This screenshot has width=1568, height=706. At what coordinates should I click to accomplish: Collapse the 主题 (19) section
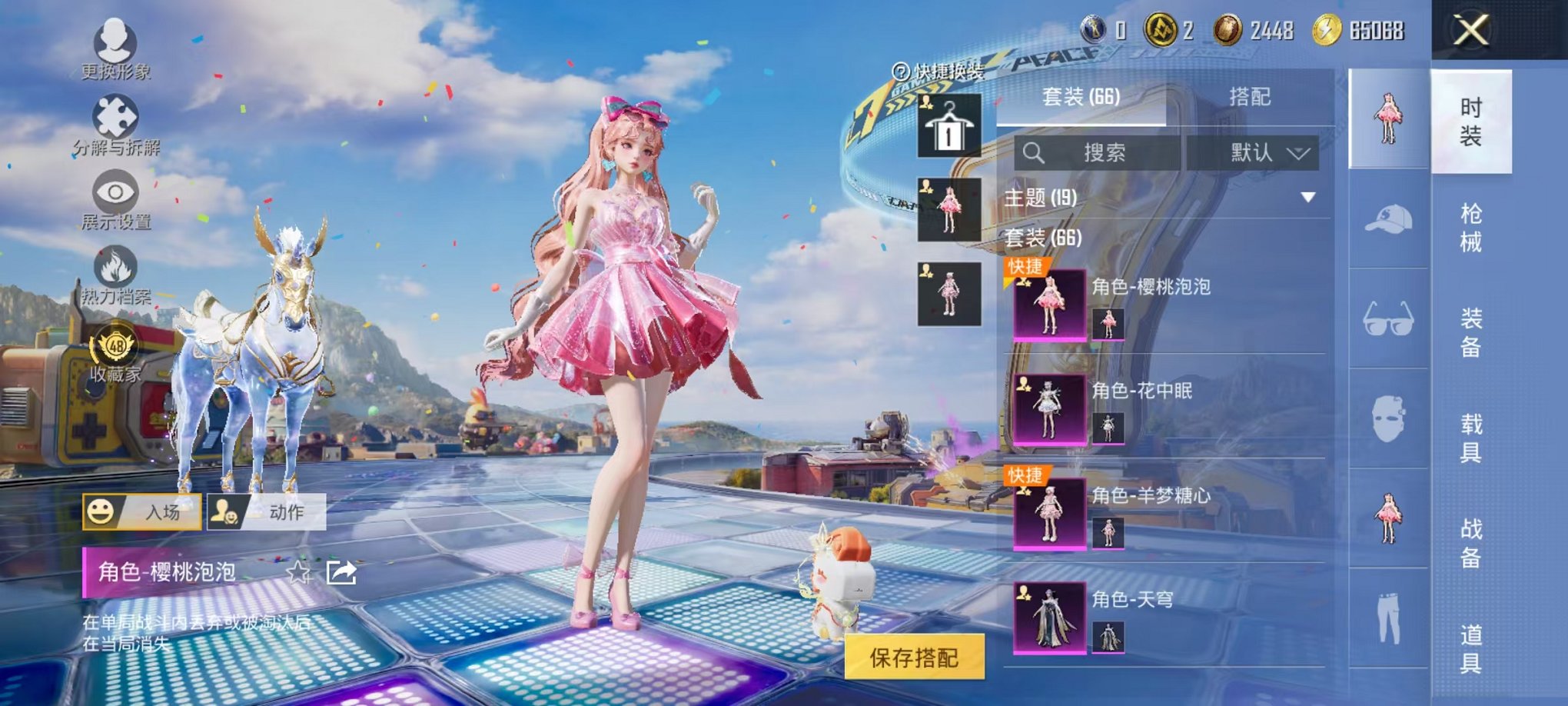[x=1310, y=197]
